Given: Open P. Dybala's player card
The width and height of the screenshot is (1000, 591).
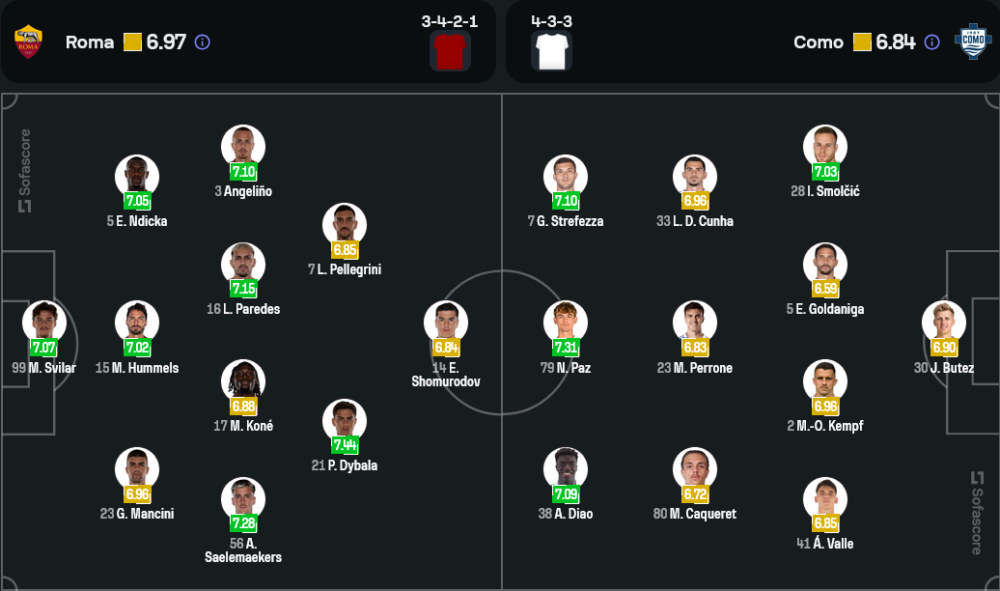Looking at the screenshot, I should click(345, 420).
